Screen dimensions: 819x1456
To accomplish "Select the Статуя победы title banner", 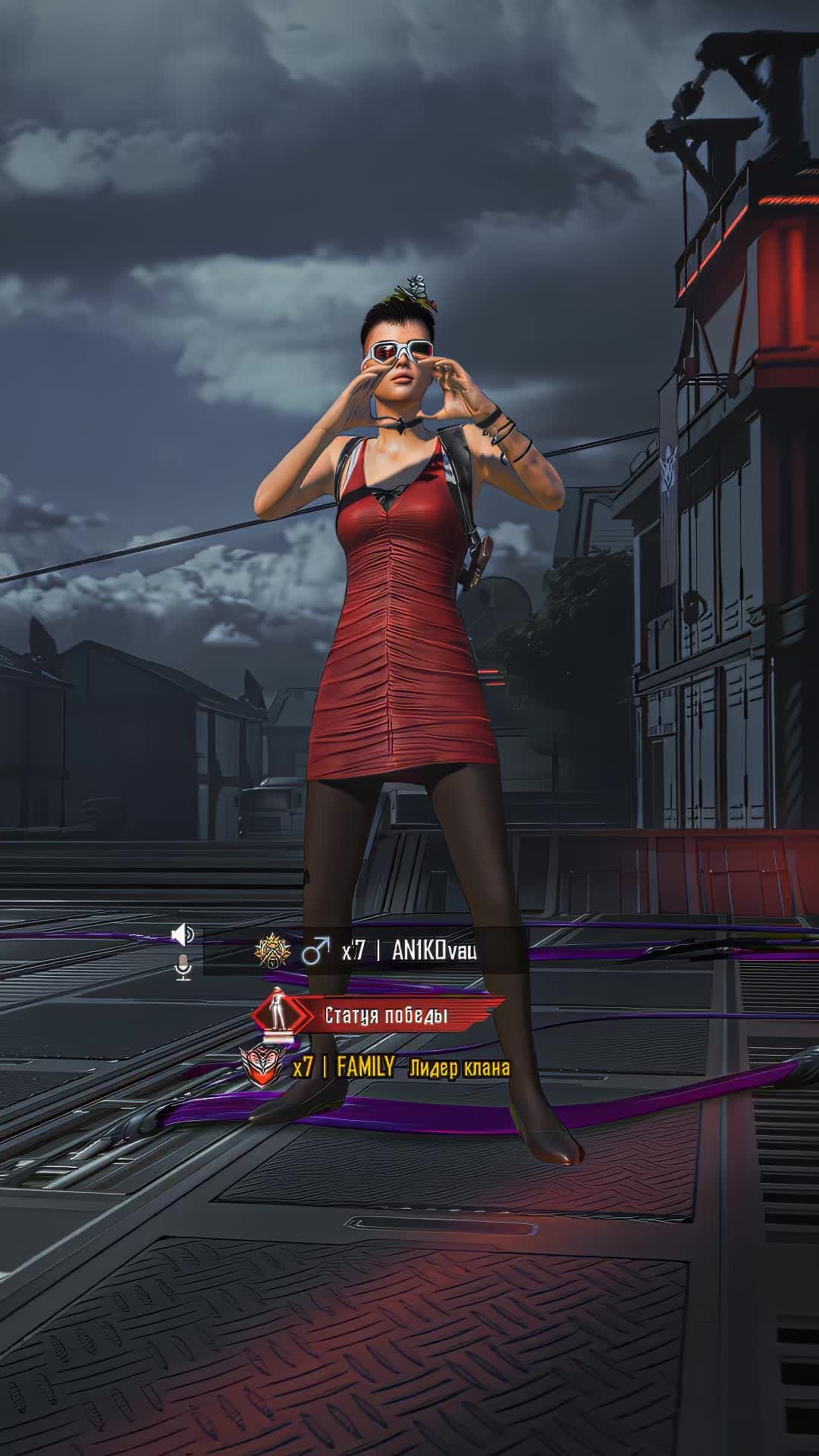I will point(386,1015).
